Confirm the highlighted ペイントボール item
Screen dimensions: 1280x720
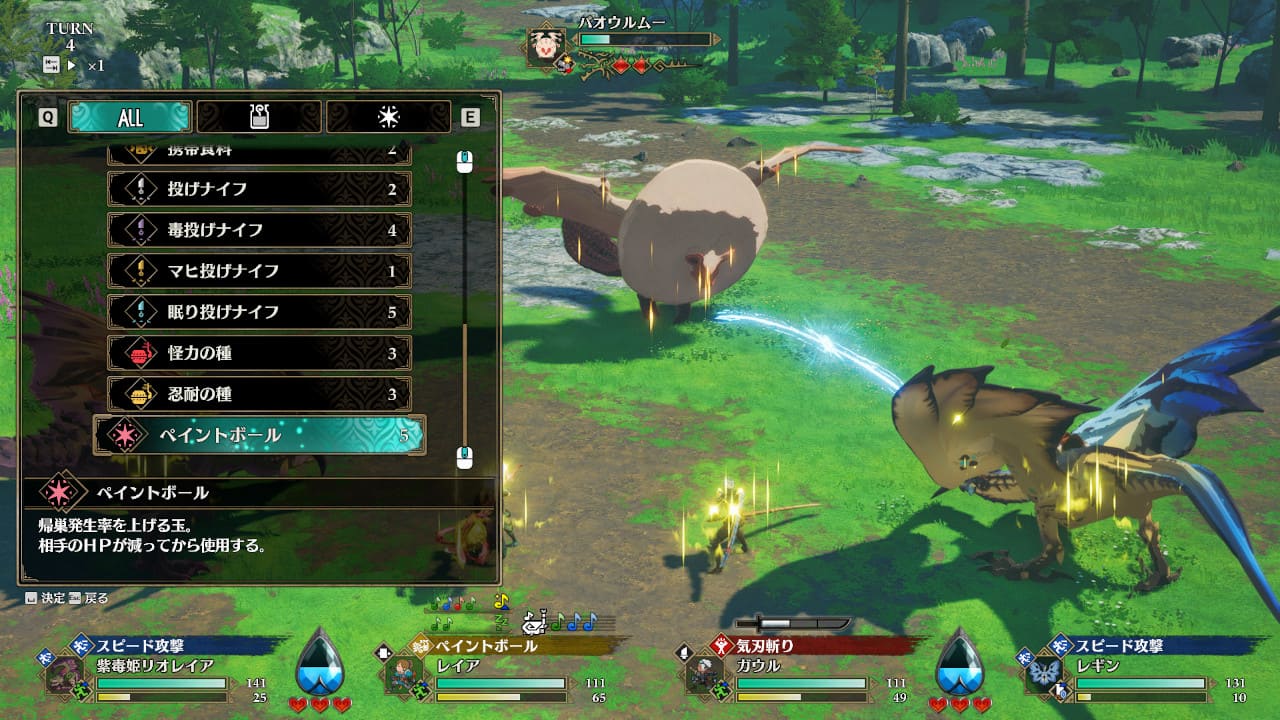259,435
